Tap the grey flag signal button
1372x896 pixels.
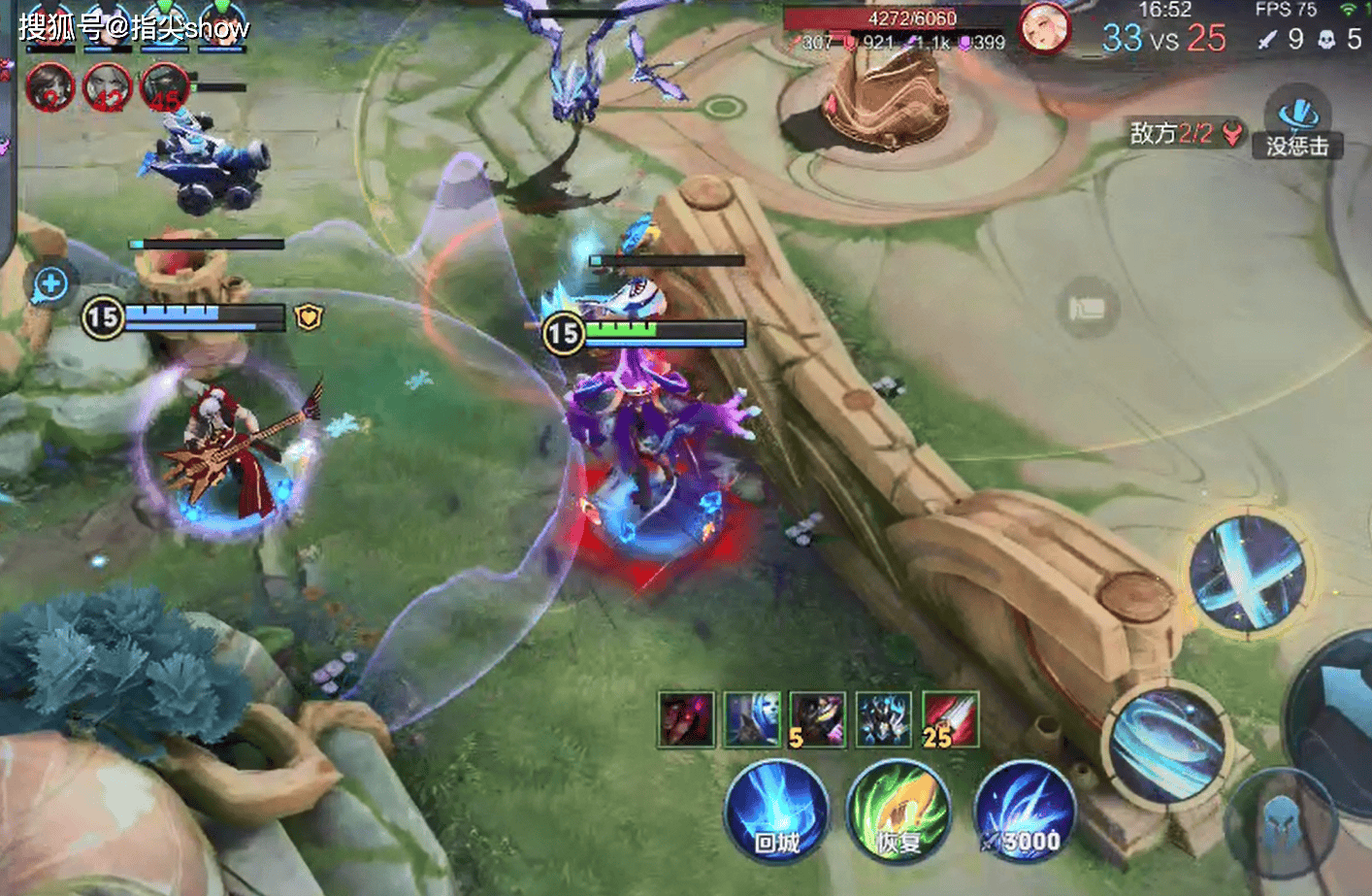(x=1087, y=309)
